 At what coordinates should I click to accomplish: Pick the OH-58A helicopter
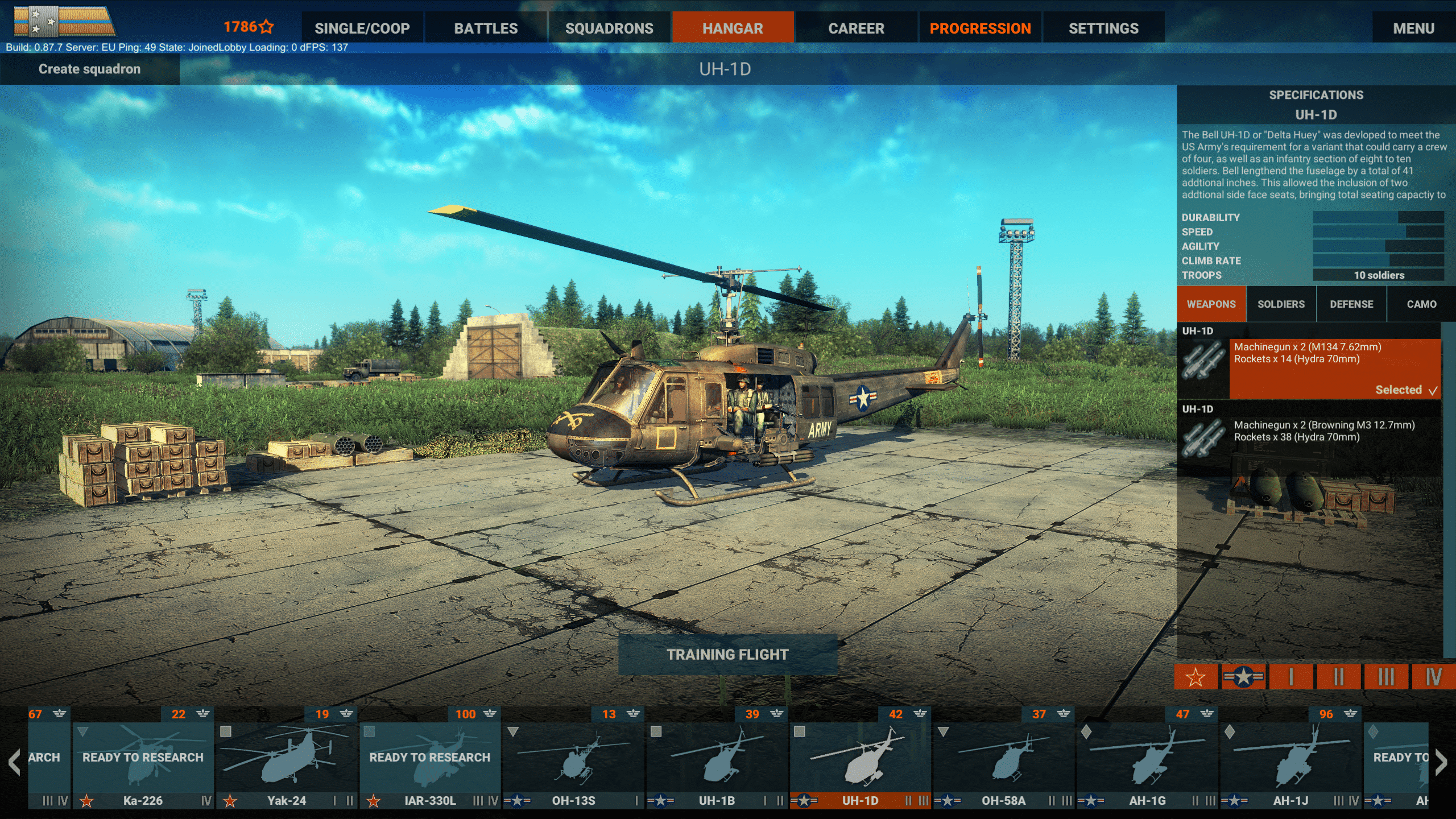1003,759
